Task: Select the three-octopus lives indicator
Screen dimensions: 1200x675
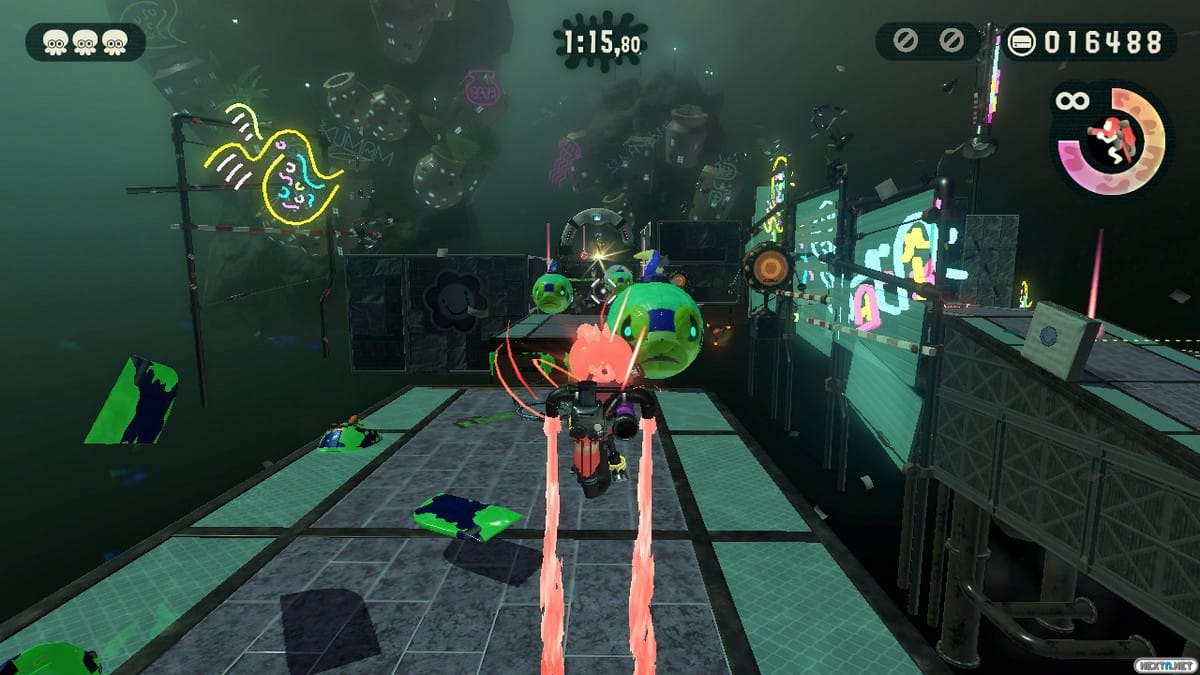Action: (x=86, y=42)
